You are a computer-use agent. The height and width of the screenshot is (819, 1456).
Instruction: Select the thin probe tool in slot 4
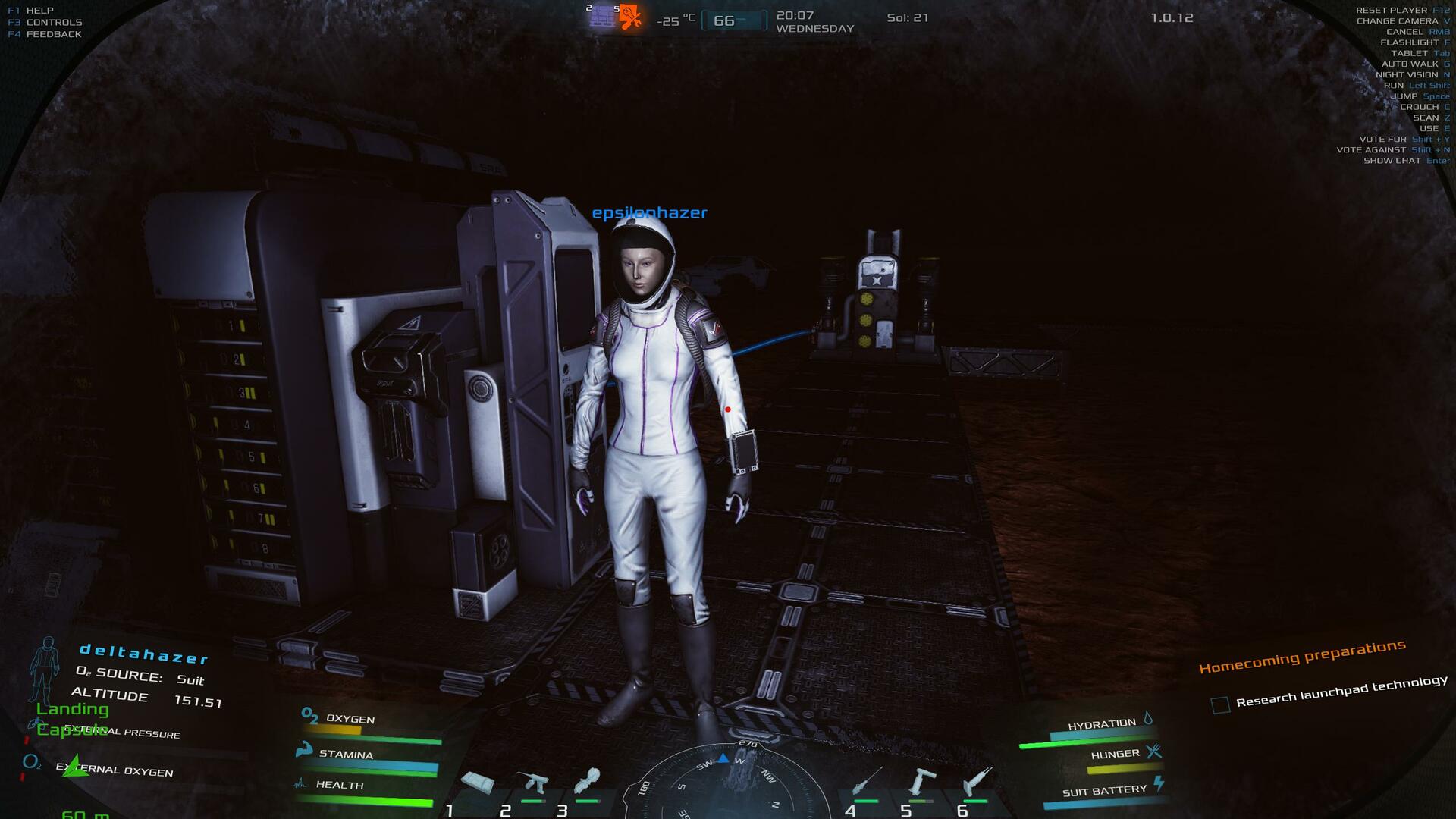tap(865, 781)
